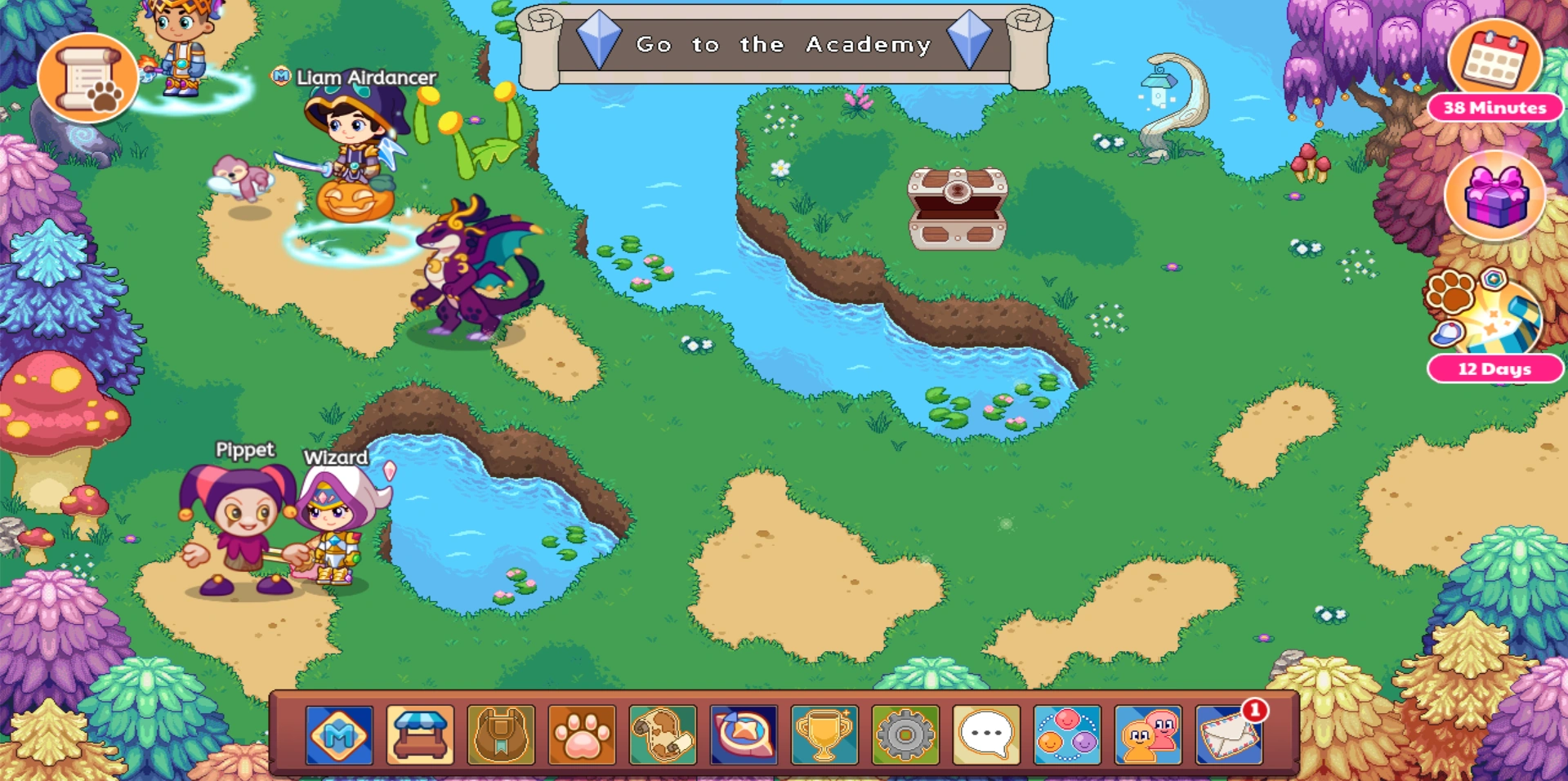The width and height of the screenshot is (1568, 781).
Task: Open your backpack
Action: pyautogui.click(x=501, y=737)
